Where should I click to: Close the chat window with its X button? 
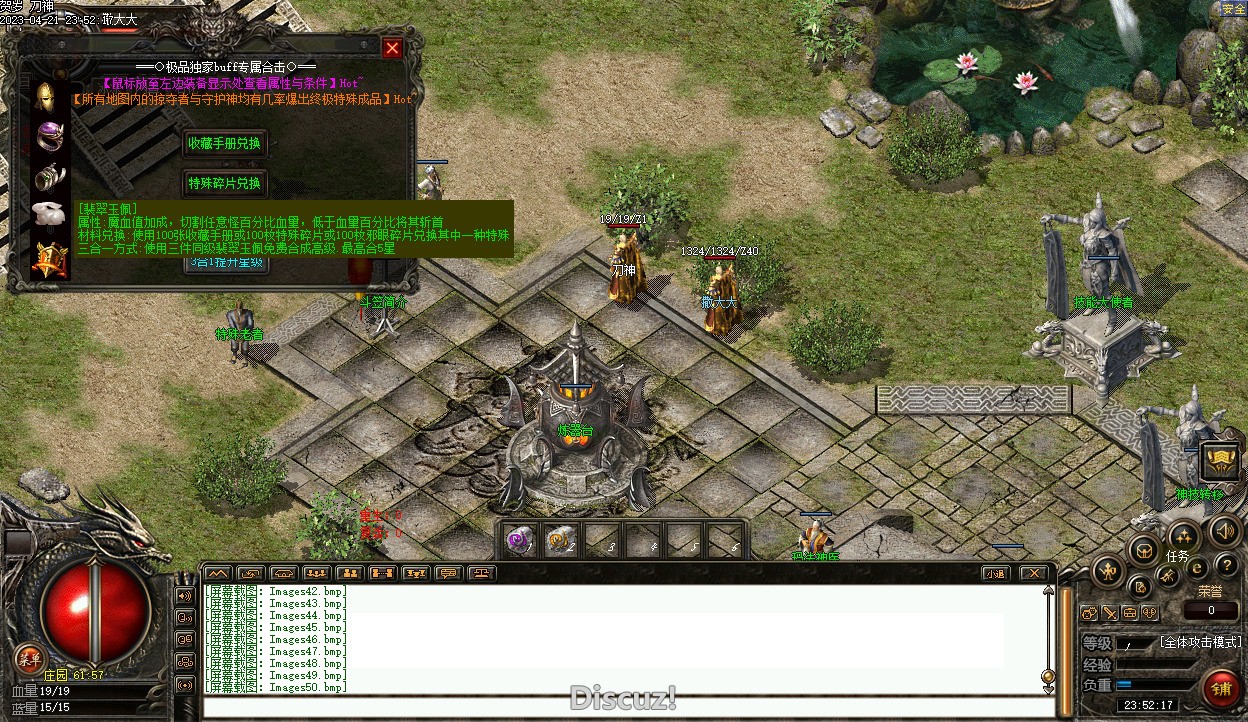[1033, 573]
